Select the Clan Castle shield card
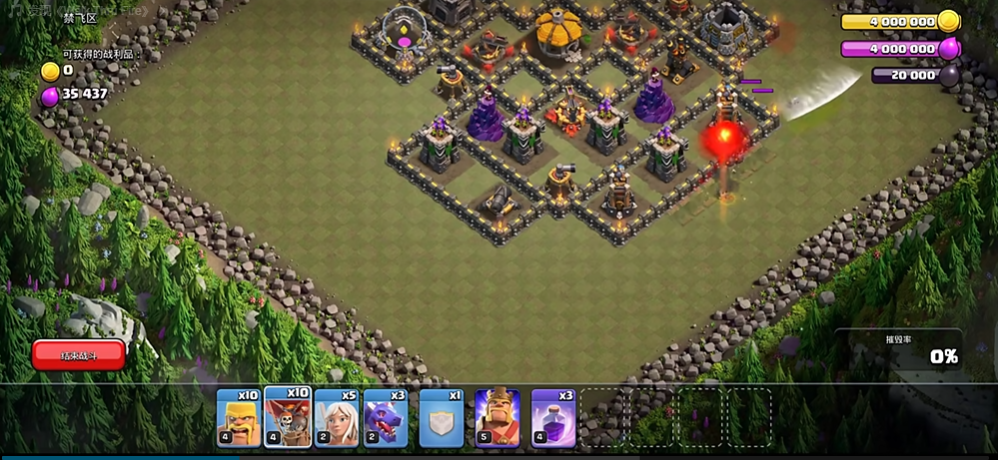The width and height of the screenshot is (998, 460). (441, 417)
